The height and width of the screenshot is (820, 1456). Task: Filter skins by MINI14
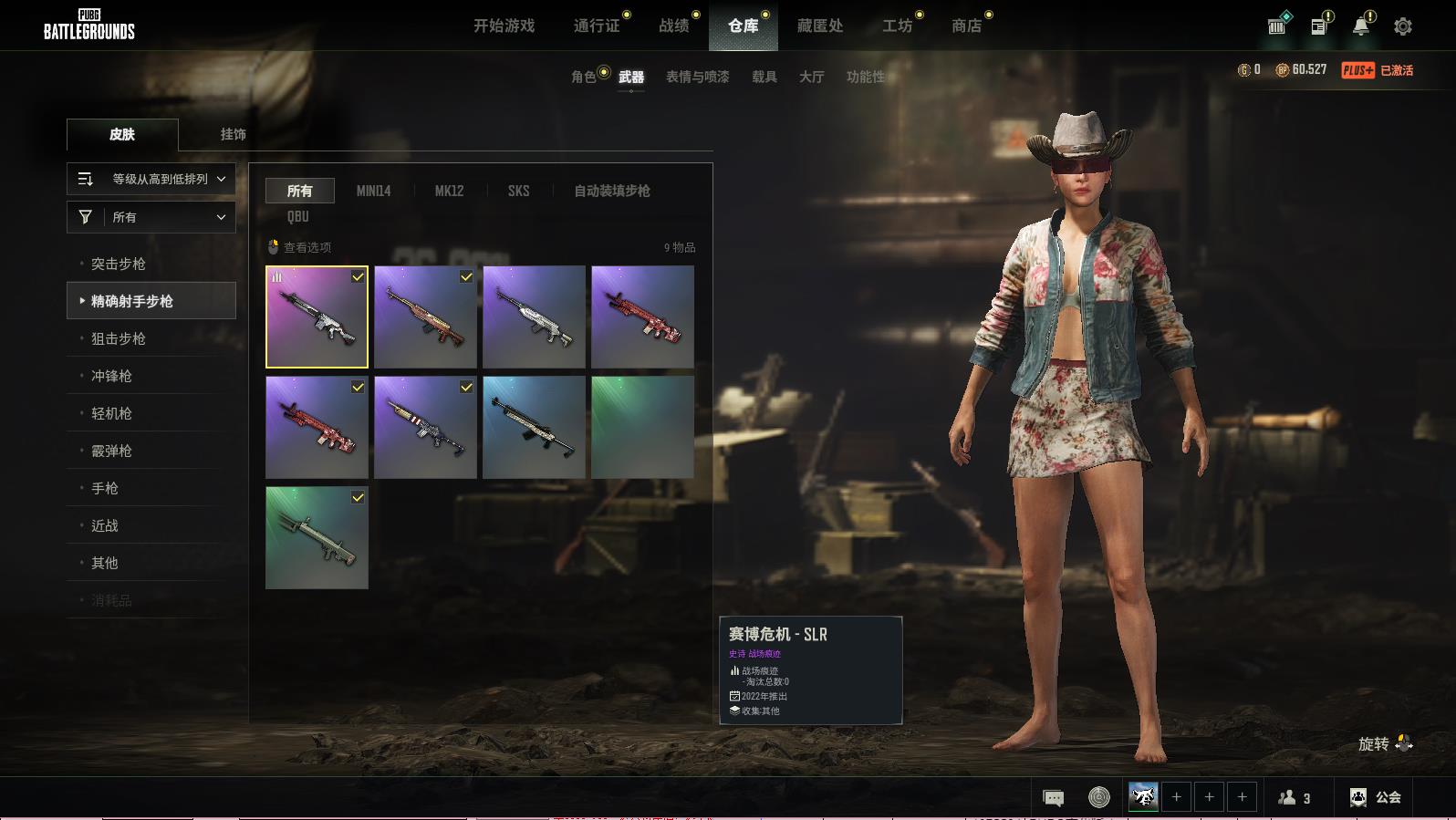(373, 191)
